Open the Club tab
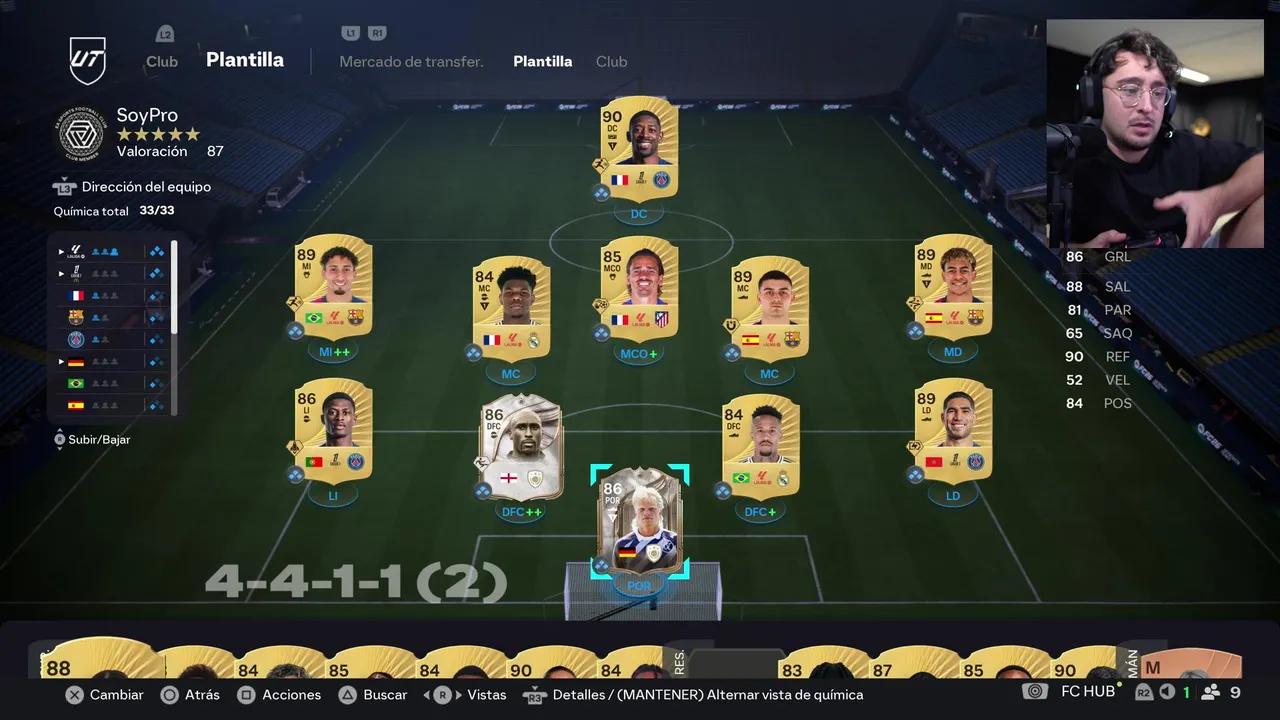The image size is (1280, 720). [x=611, y=61]
